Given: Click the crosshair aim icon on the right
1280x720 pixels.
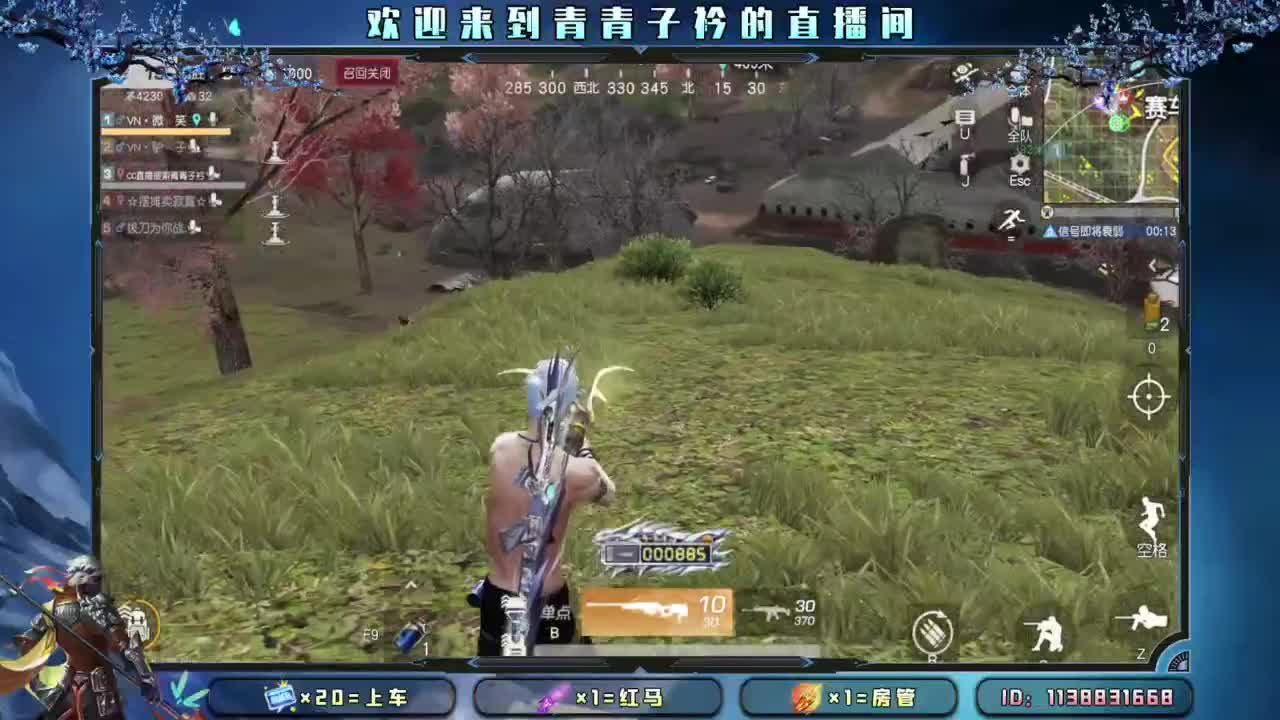Looking at the screenshot, I should 1150,397.
